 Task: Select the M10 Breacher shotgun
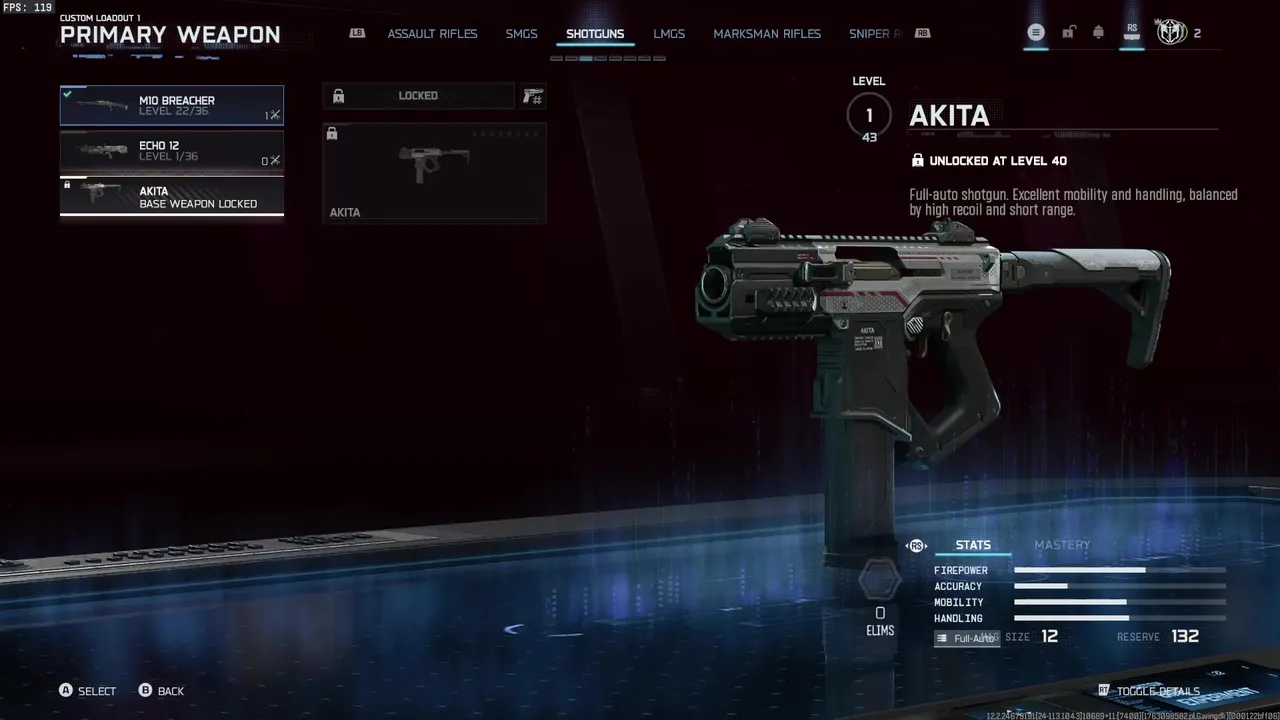tap(171, 105)
